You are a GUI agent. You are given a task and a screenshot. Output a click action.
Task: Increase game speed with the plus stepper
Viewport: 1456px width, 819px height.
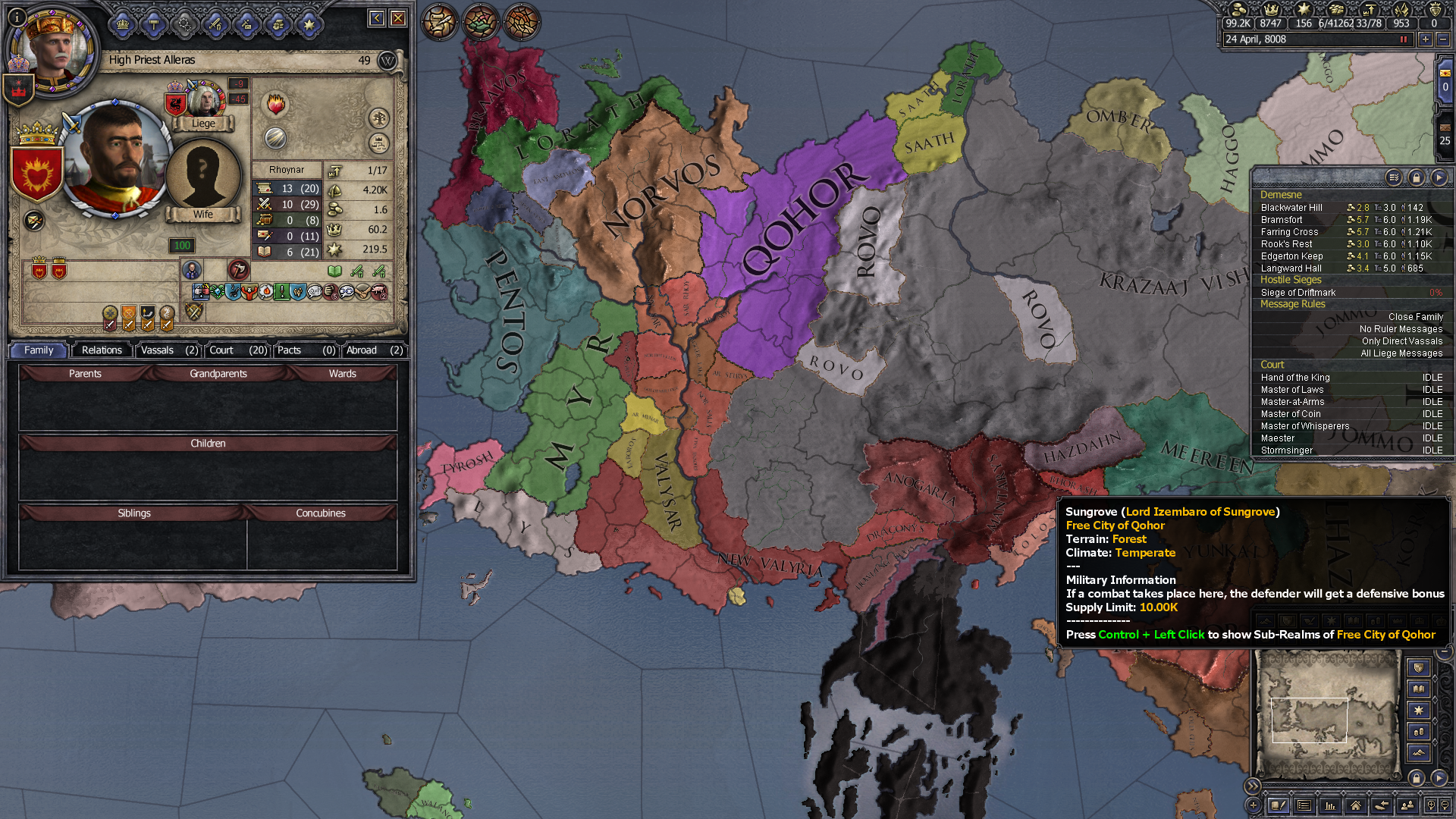pos(1425,39)
